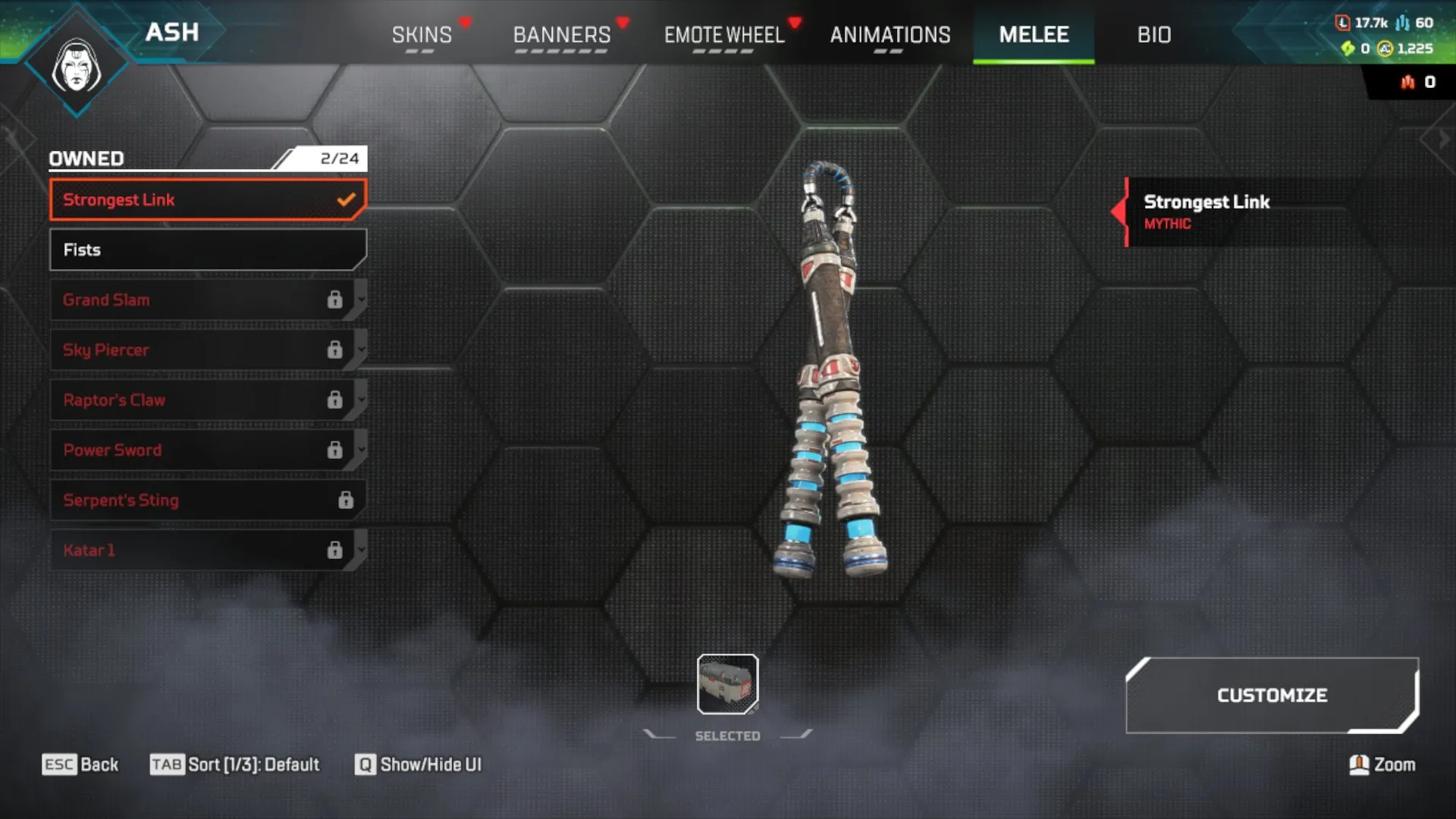Change the sort order from Default

tap(234, 764)
